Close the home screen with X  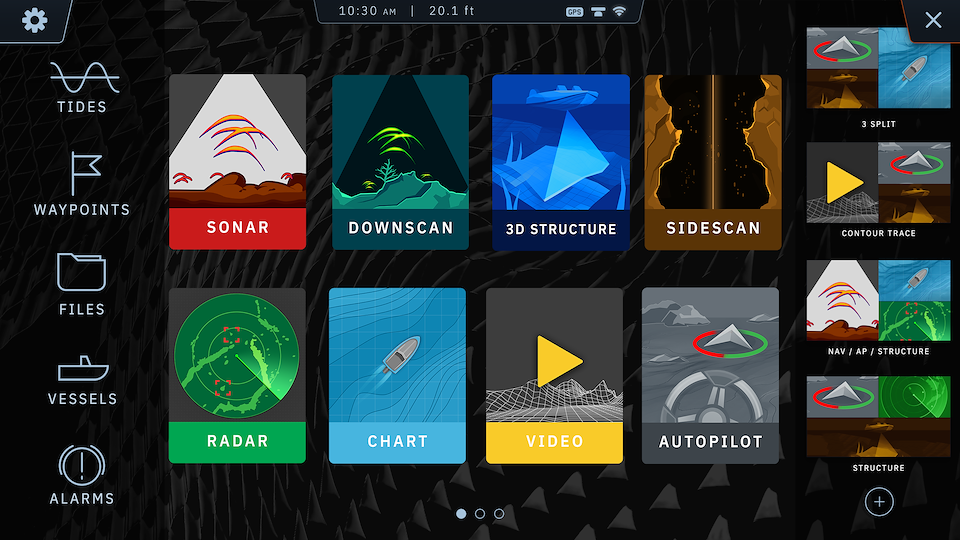[933, 20]
